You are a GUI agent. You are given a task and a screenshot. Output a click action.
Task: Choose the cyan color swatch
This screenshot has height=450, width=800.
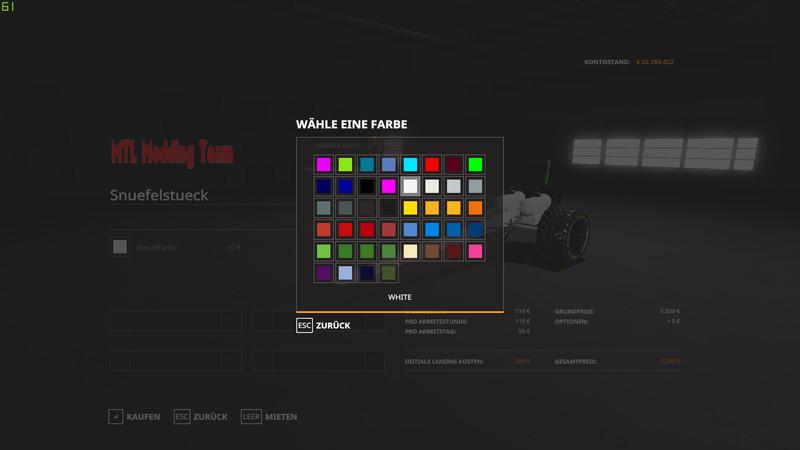click(410, 164)
